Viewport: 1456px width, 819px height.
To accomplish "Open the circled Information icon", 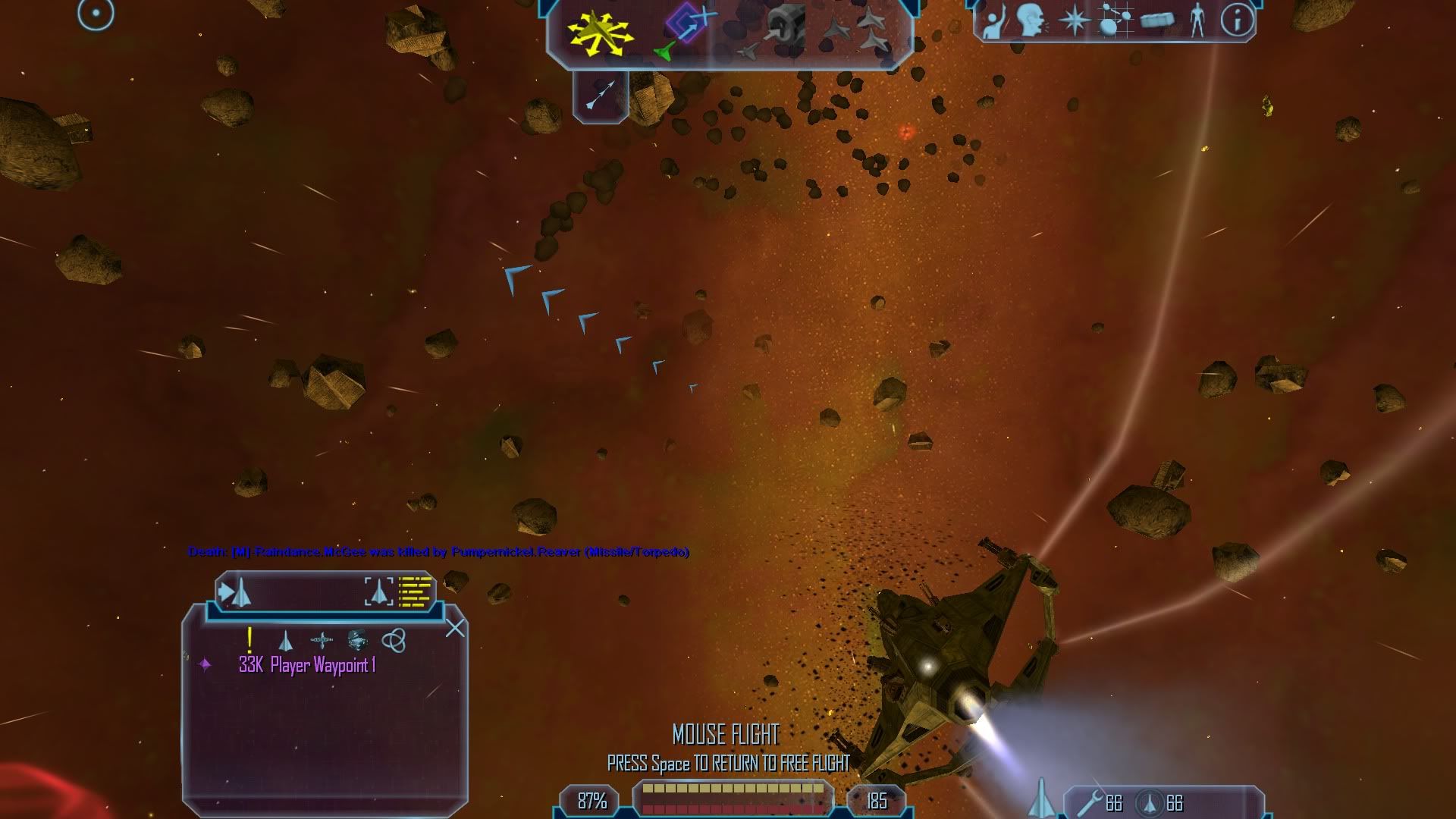I will pyautogui.click(x=1238, y=20).
